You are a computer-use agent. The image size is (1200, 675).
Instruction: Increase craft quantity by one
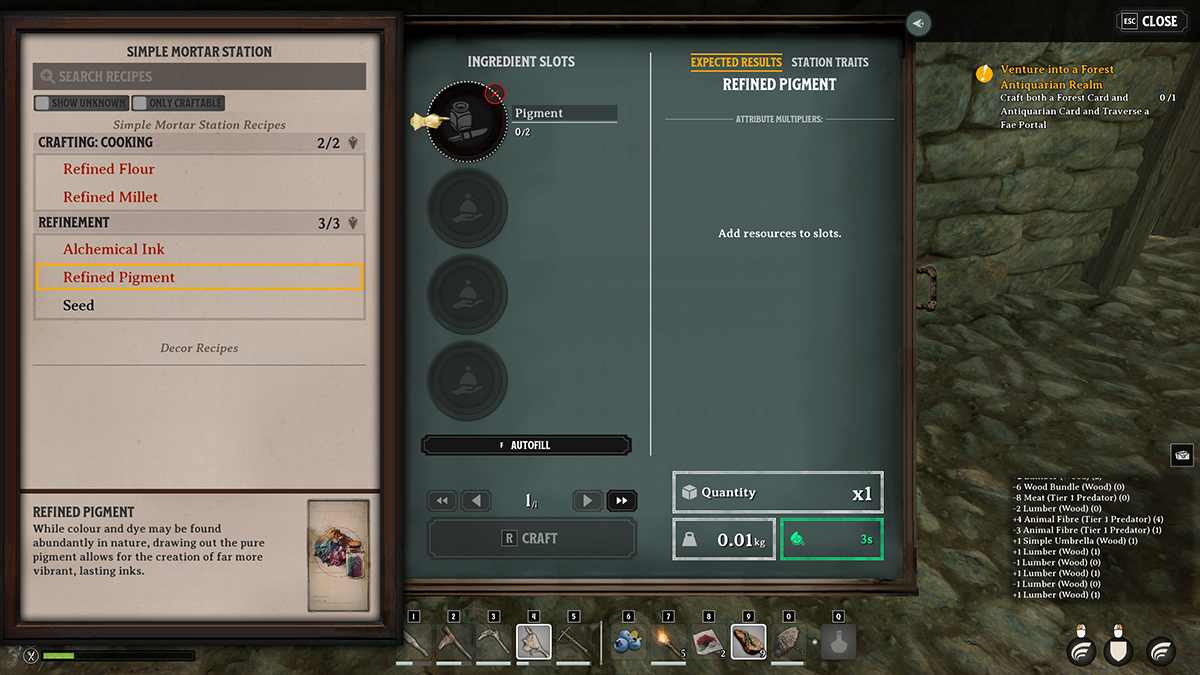click(588, 501)
